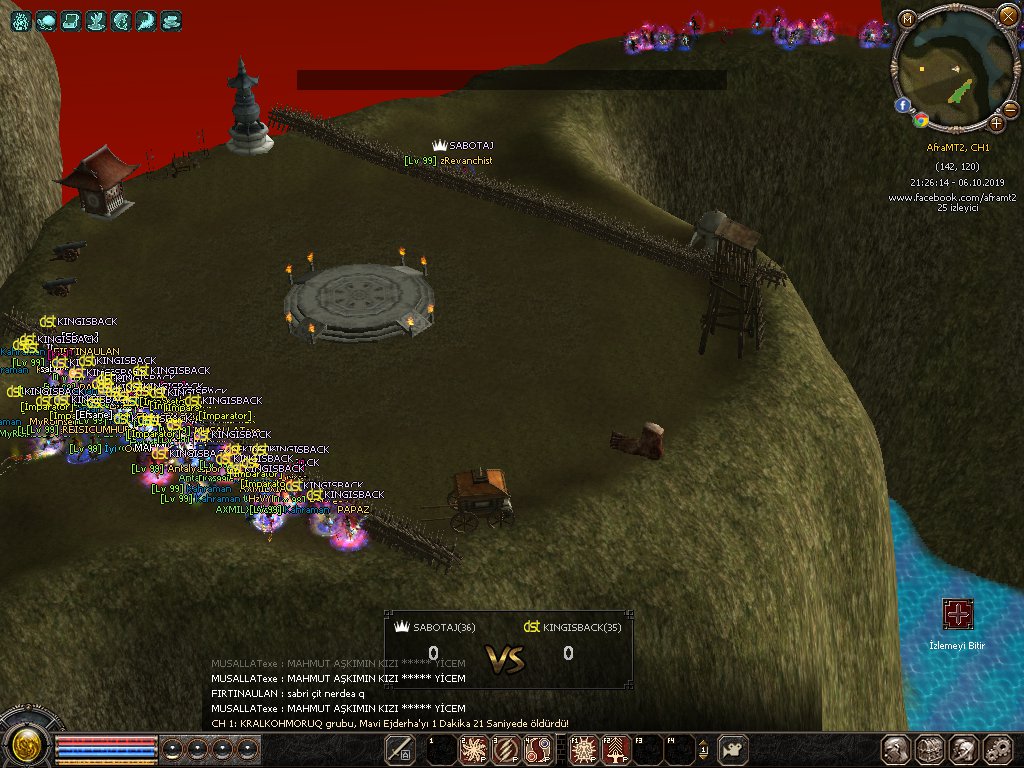Click the minimap M button
Screen dimensions: 1024x768
[907, 19]
